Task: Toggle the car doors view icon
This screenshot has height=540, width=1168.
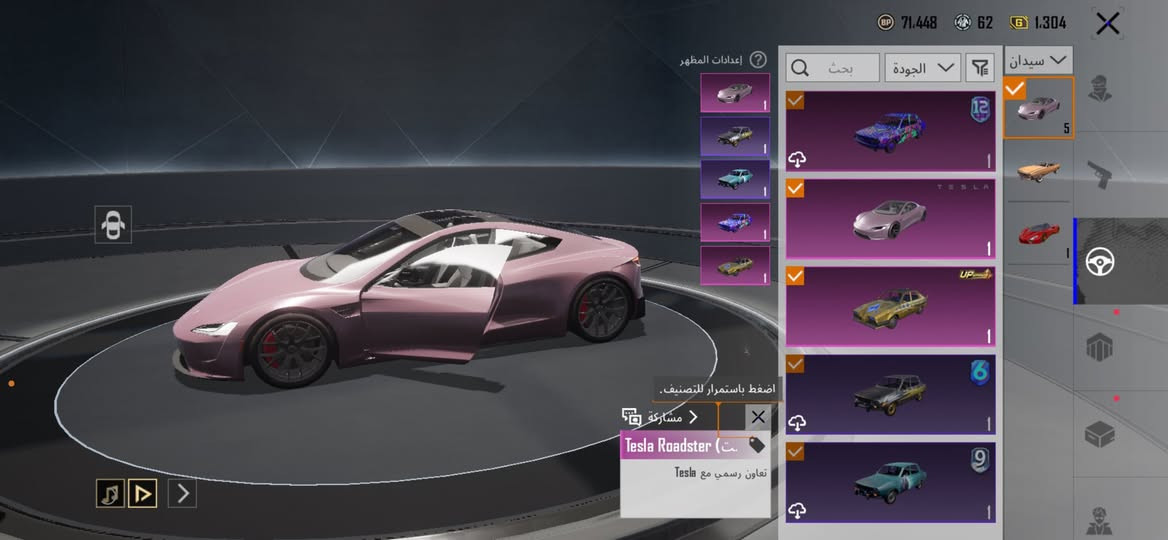Action: click(x=113, y=225)
